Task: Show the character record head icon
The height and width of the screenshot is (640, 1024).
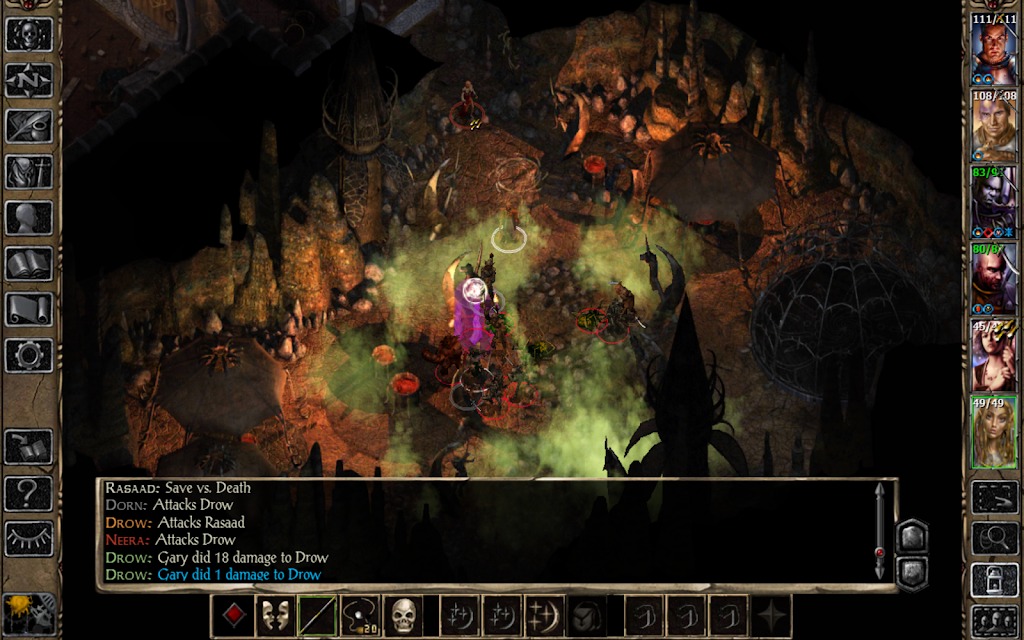Action: [x=29, y=217]
